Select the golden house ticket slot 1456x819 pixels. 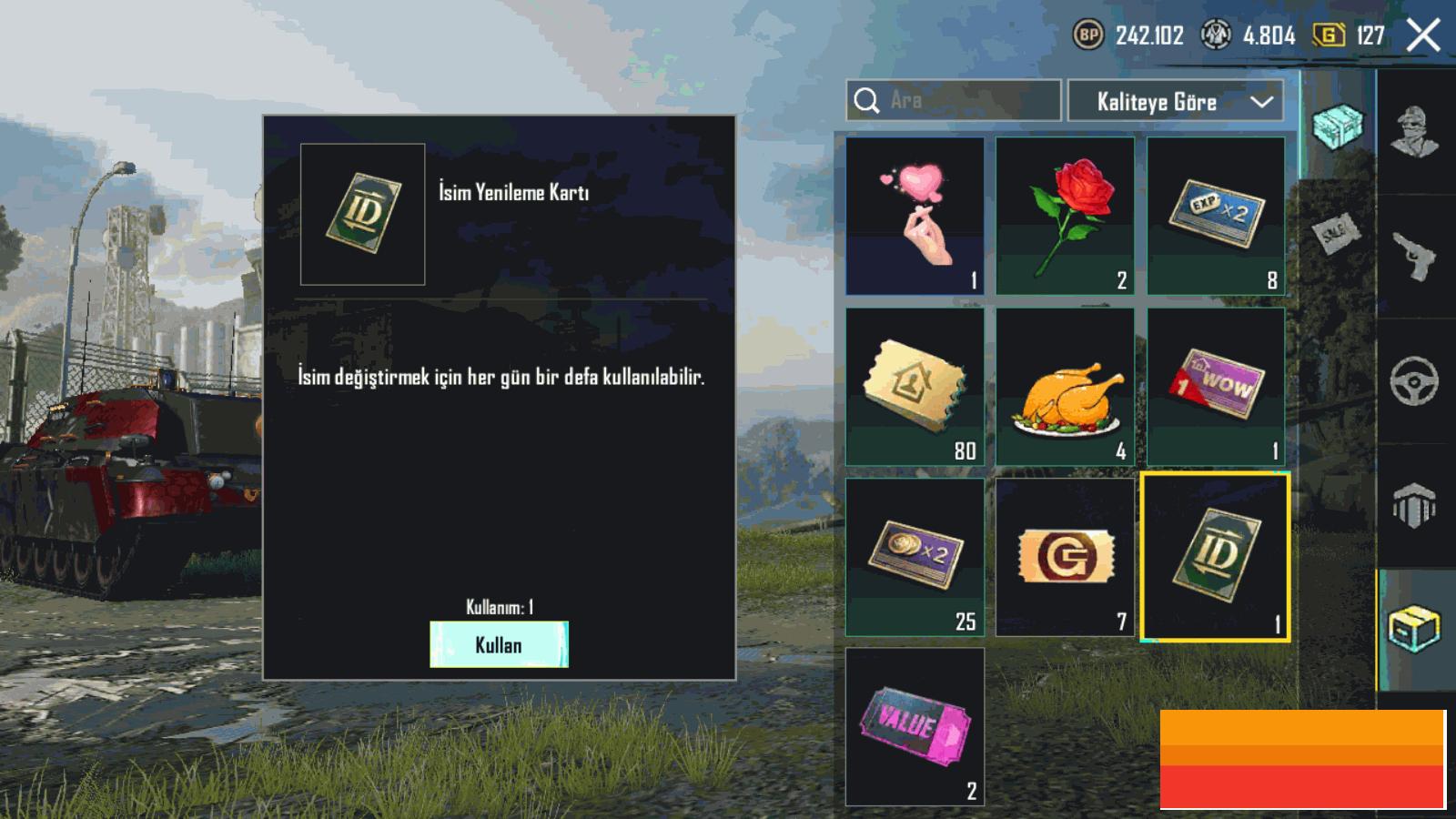click(915, 387)
